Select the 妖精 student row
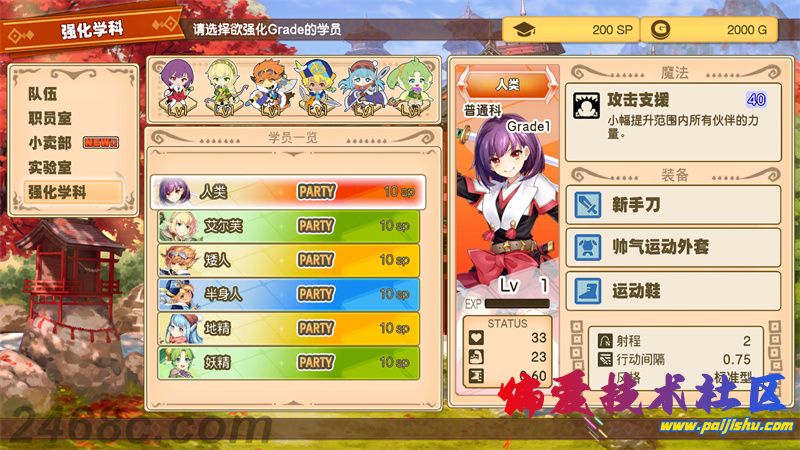The height and width of the screenshot is (450, 800). (286, 361)
